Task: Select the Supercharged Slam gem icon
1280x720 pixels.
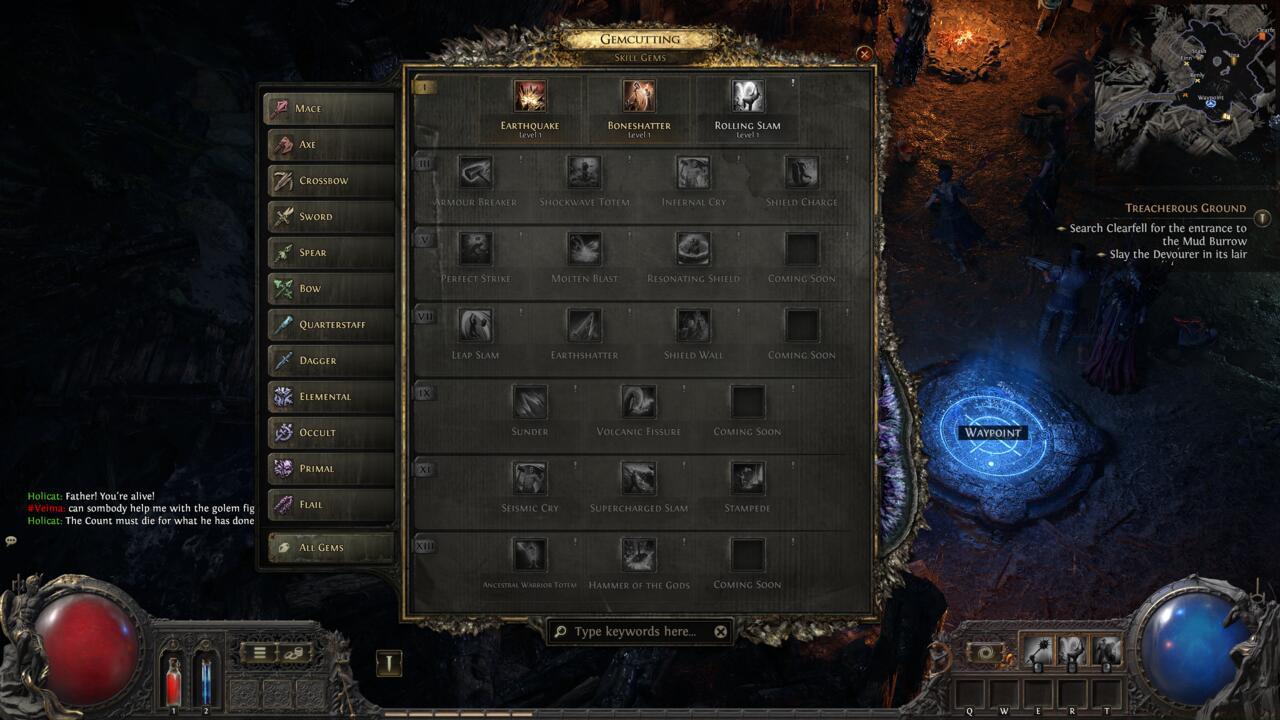Action: click(x=639, y=477)
